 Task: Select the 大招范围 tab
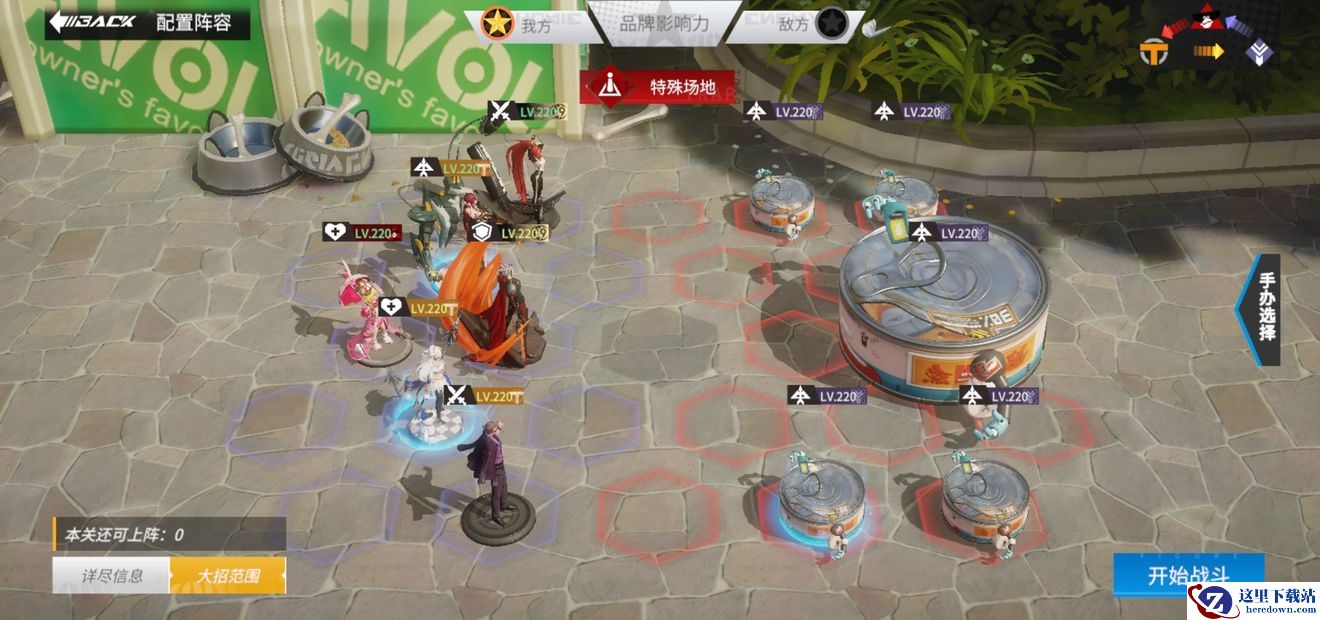click(228, 575)
